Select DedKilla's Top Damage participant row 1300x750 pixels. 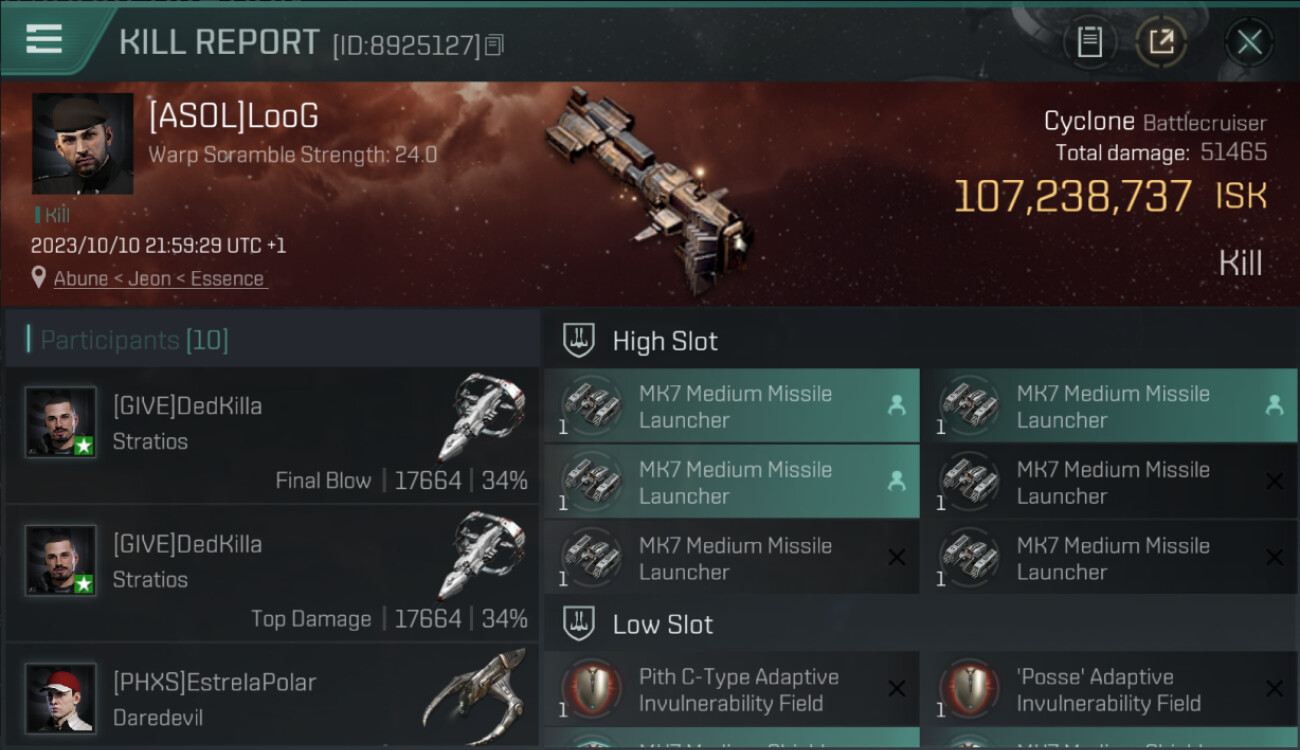(x=272, y=573)
